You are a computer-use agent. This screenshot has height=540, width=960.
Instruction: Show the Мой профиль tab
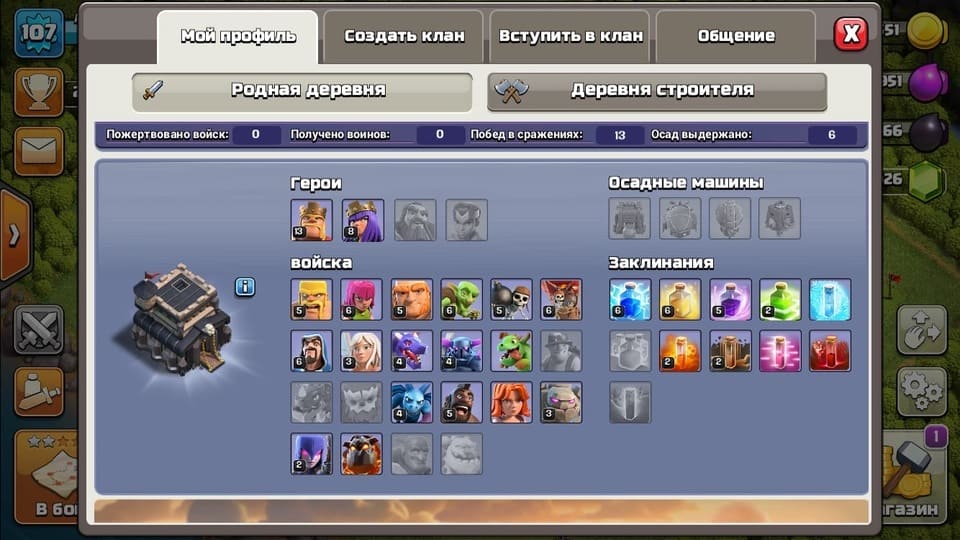click(238, 36)
